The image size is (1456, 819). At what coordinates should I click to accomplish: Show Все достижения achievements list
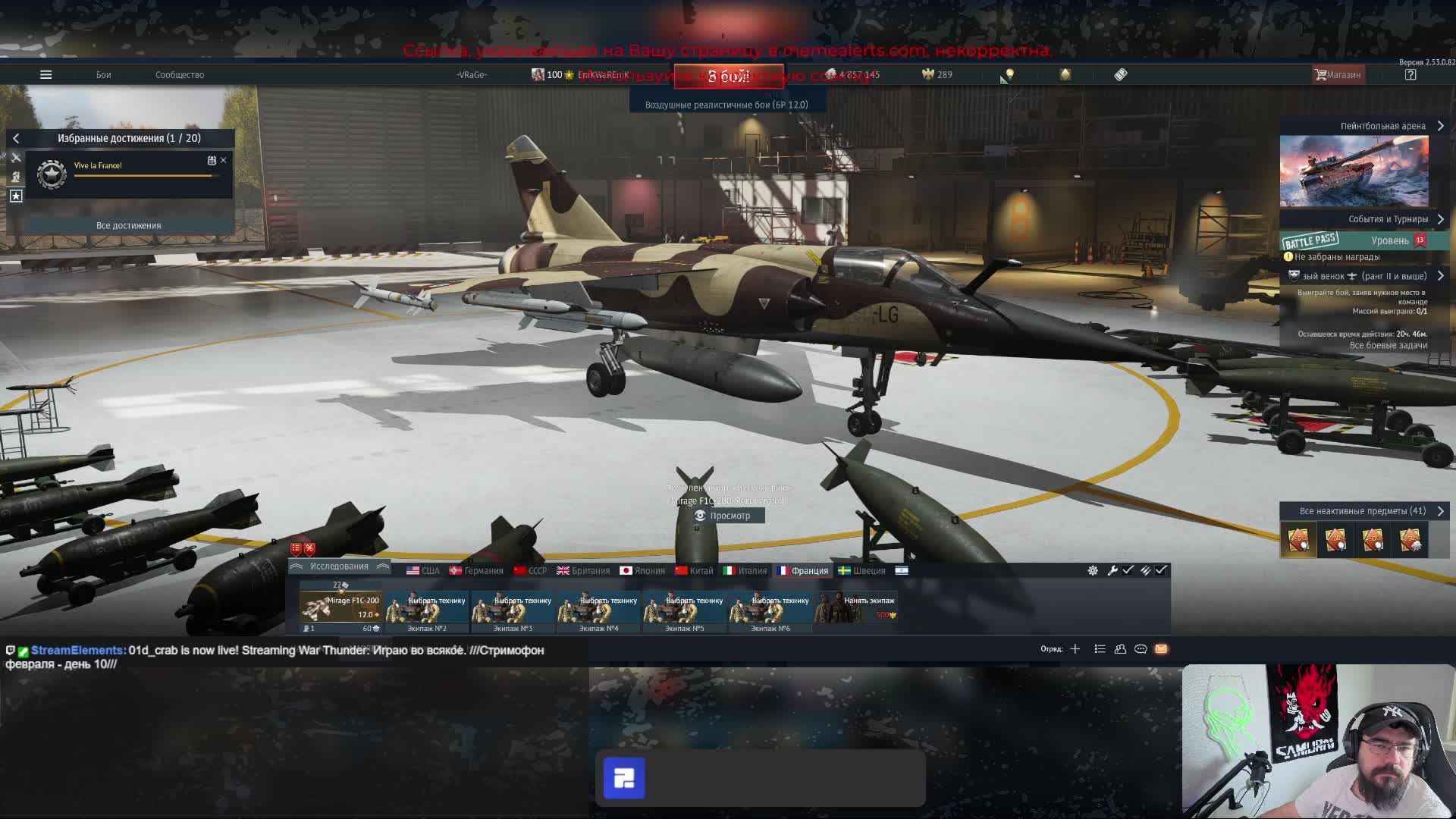(x=128, y=225)
